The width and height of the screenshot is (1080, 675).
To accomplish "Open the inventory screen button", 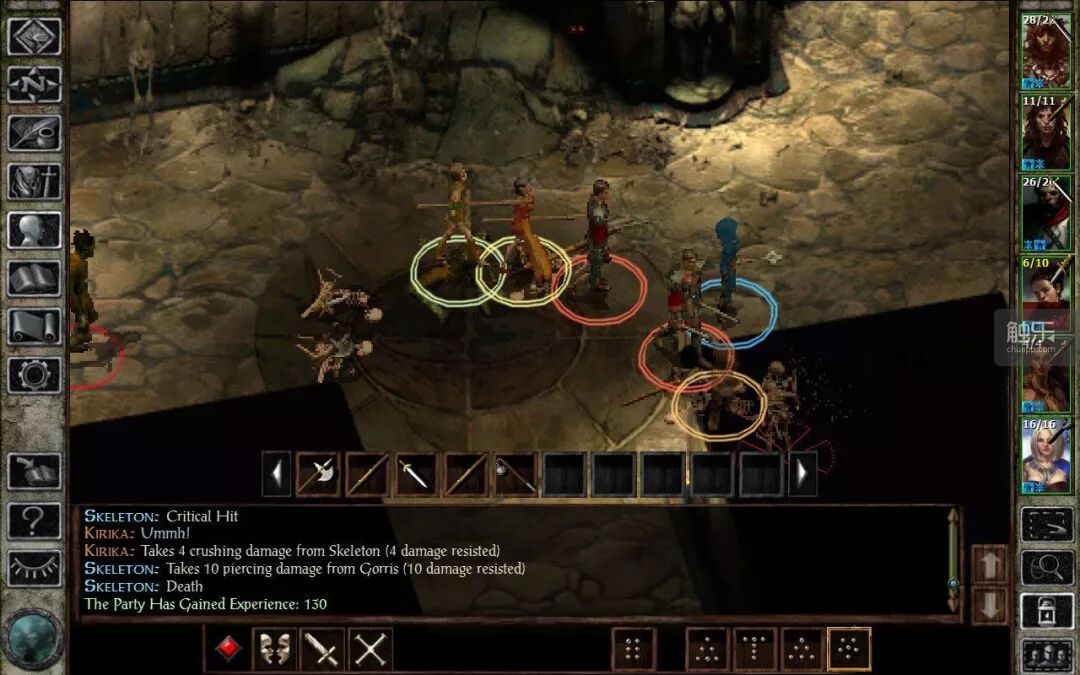I will (x=34, y=182).
